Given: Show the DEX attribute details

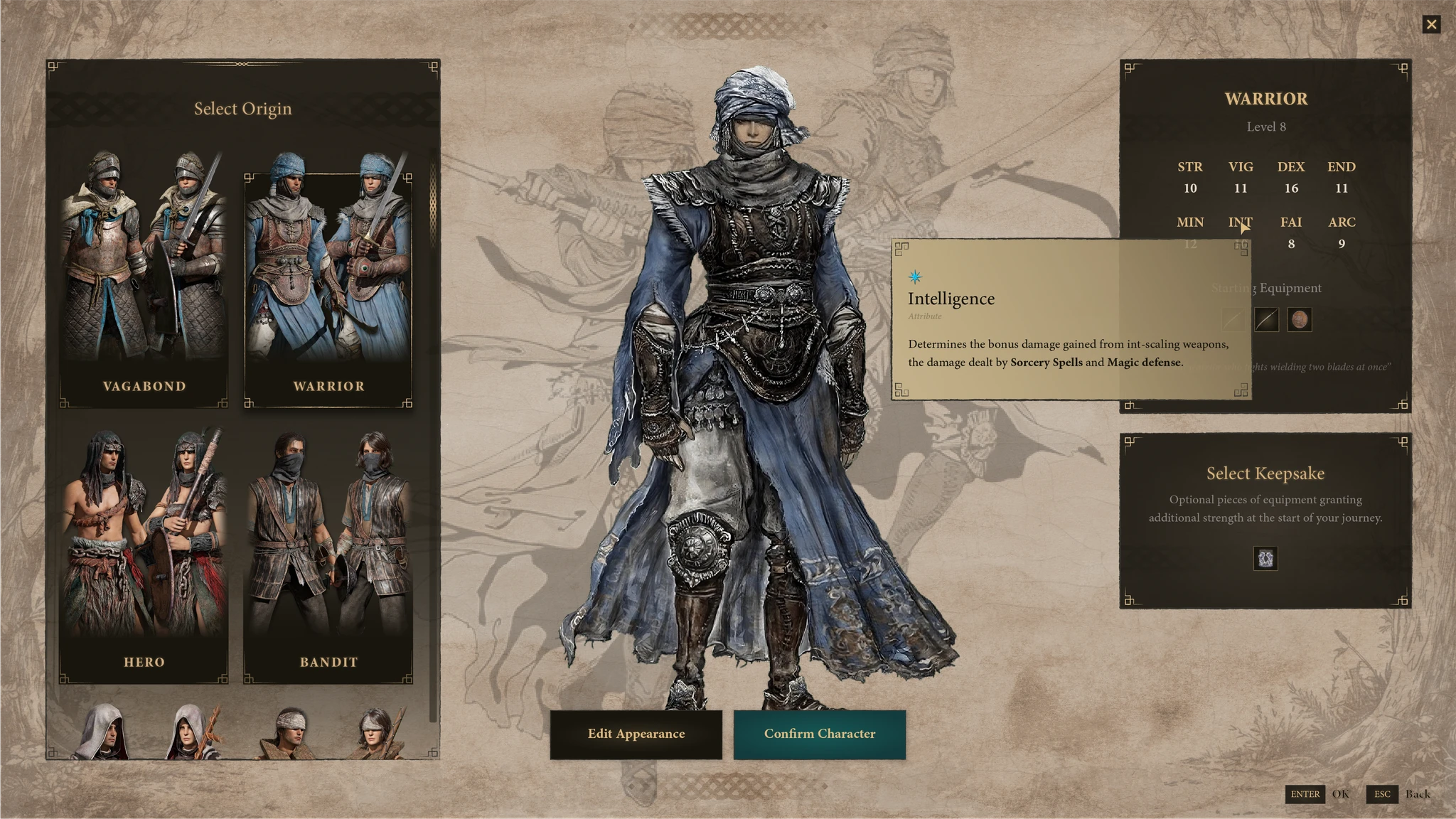Looking at the screenshot, I should tap(1290, 177).
